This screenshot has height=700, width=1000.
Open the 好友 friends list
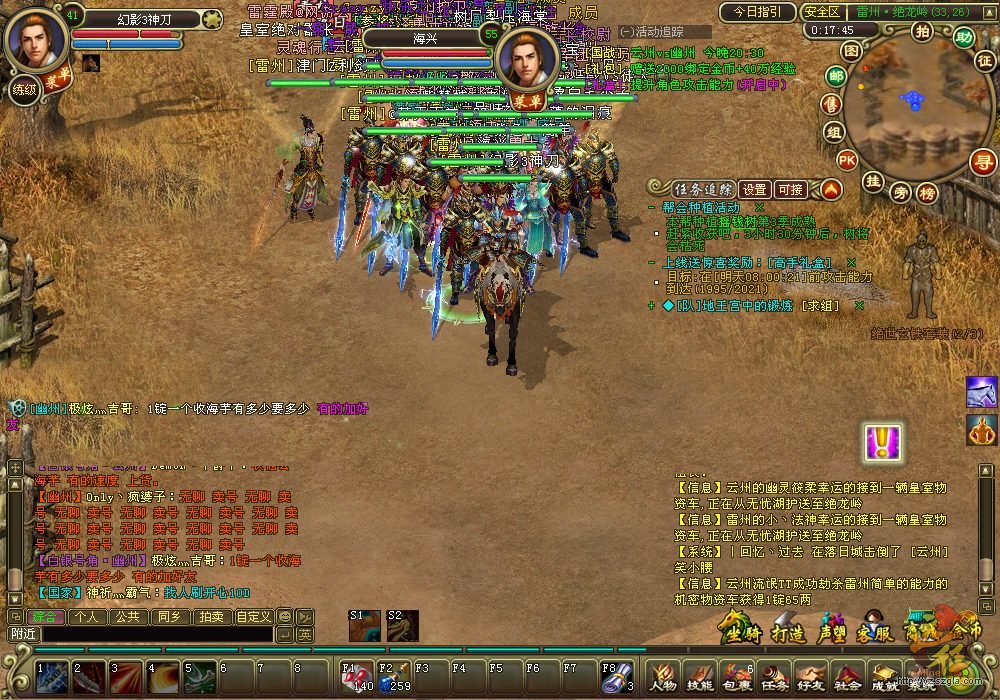click(810, 677)
